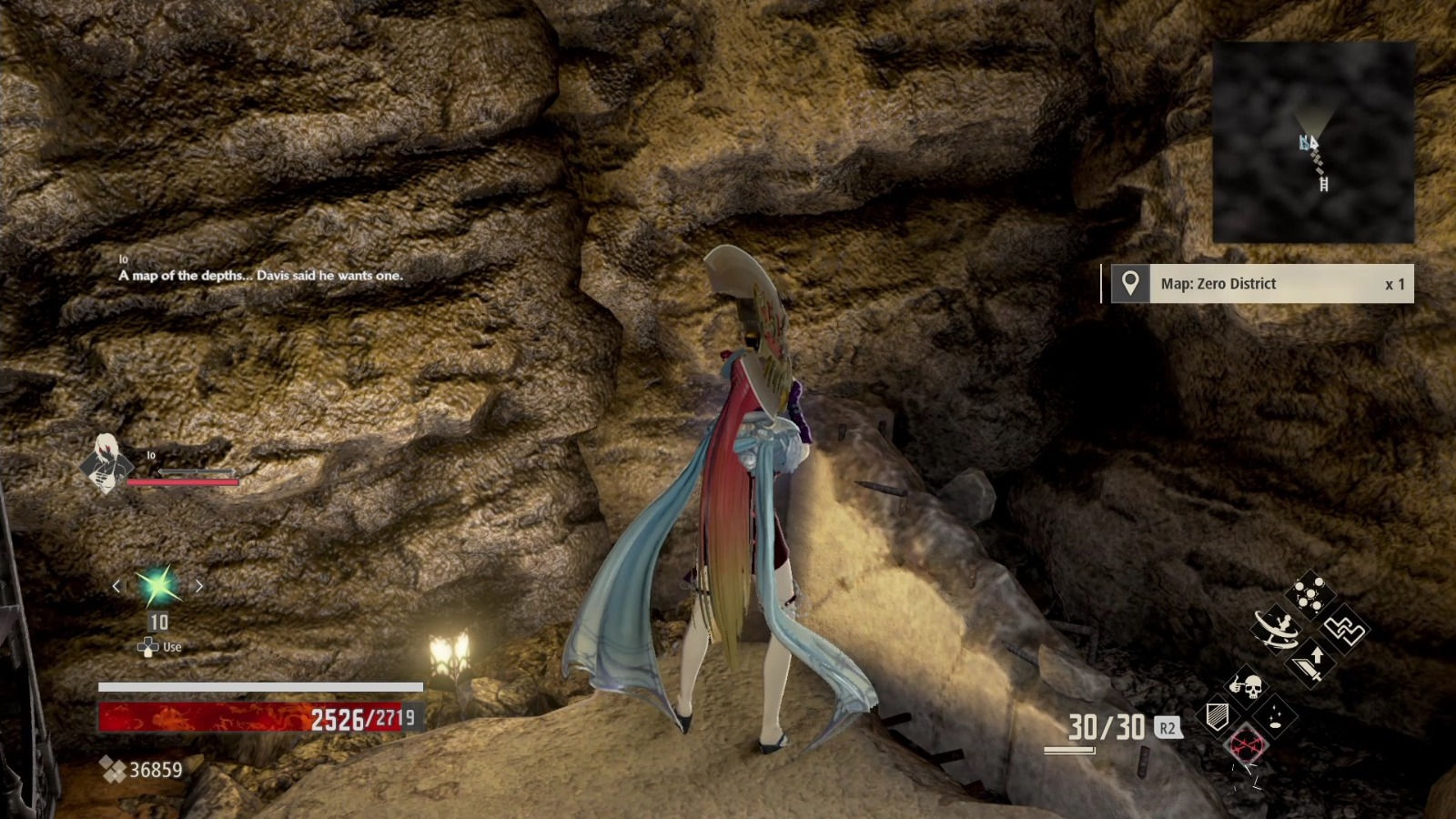Select the dice-pattern gift icon
The image size is (1456, 819).
[1309, 592]
